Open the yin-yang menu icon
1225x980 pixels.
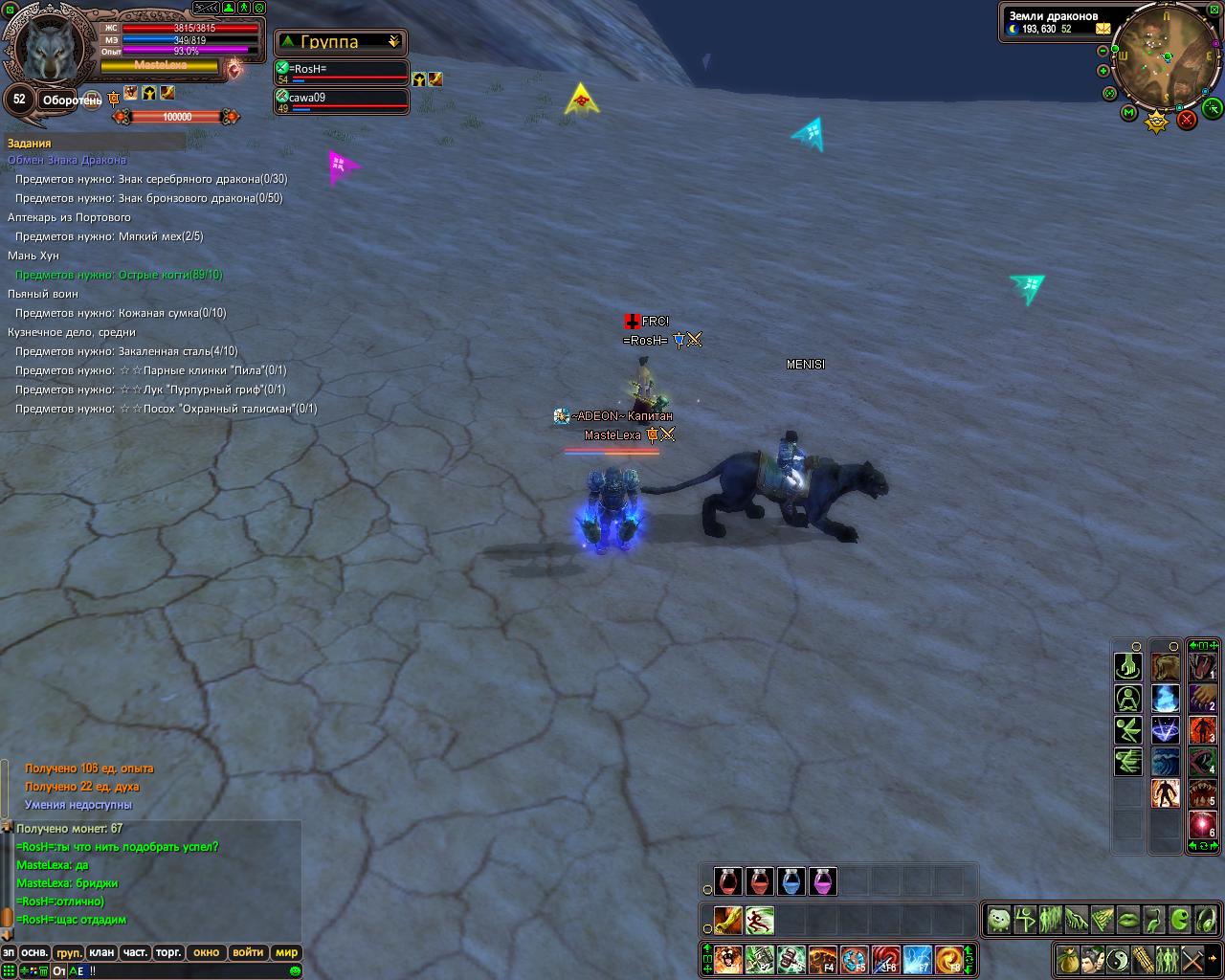(x=1117, y=957)
